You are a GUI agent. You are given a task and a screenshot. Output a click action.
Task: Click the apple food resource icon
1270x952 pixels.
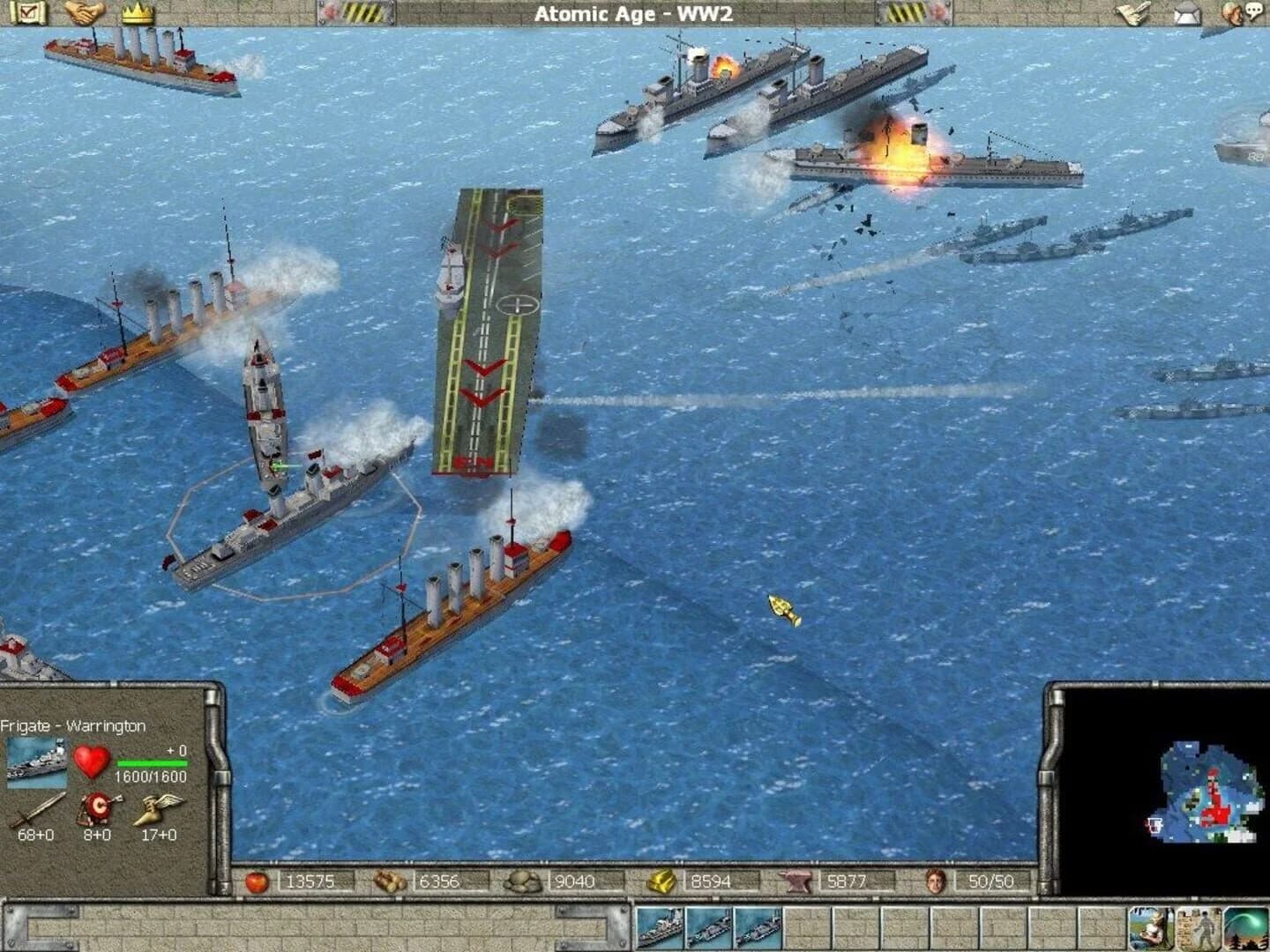256,881
